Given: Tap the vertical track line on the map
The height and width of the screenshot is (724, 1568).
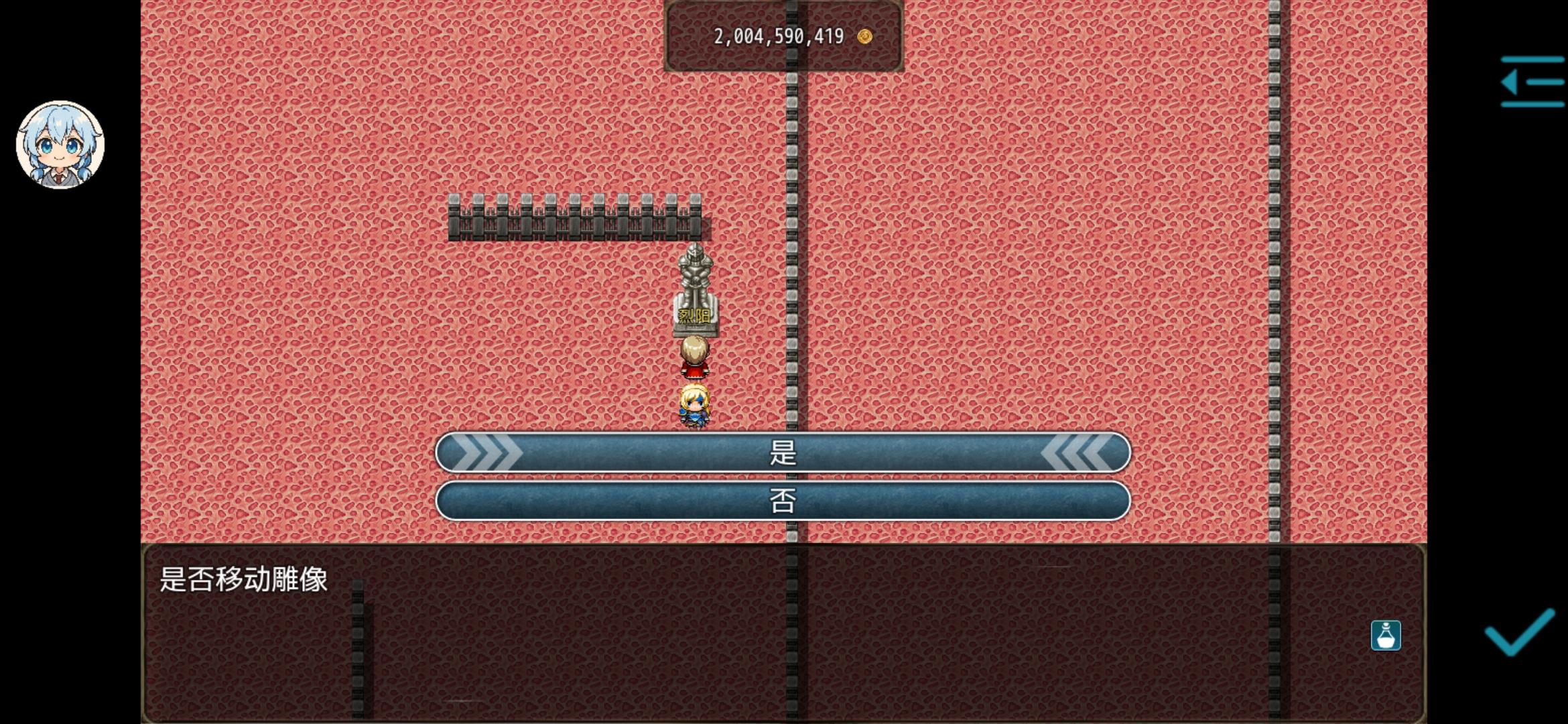Looking at the screenshot, I should 793,168.
